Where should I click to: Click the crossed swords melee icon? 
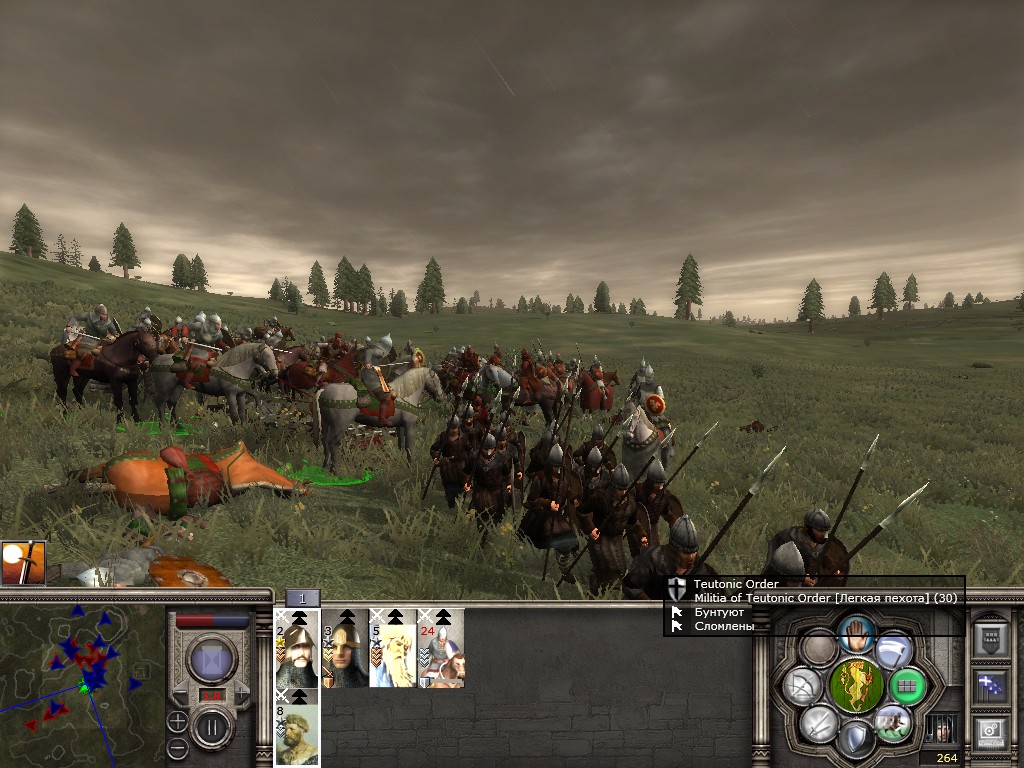818,722
